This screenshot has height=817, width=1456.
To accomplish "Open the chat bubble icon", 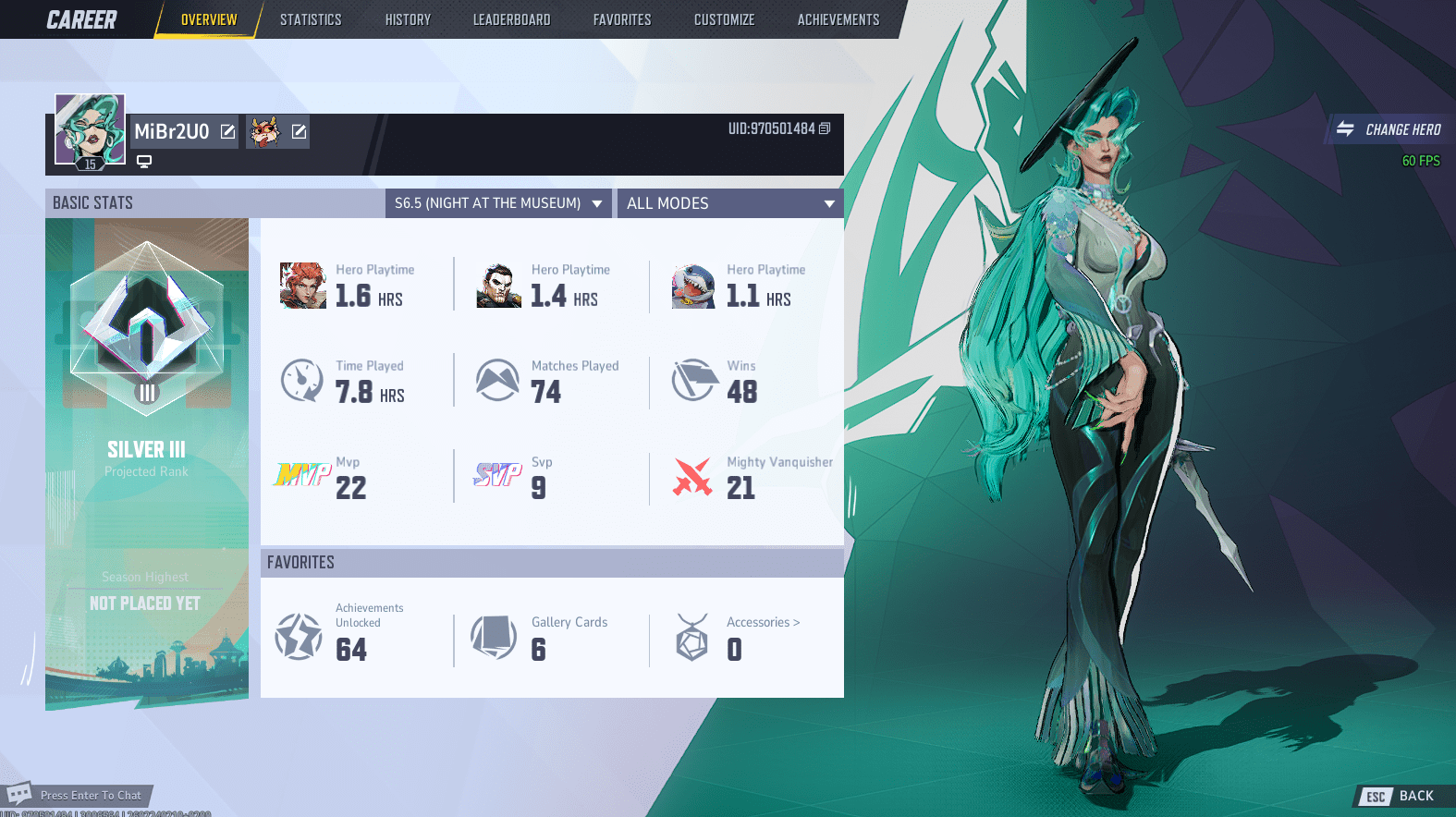I will click(x=20, y=793).
